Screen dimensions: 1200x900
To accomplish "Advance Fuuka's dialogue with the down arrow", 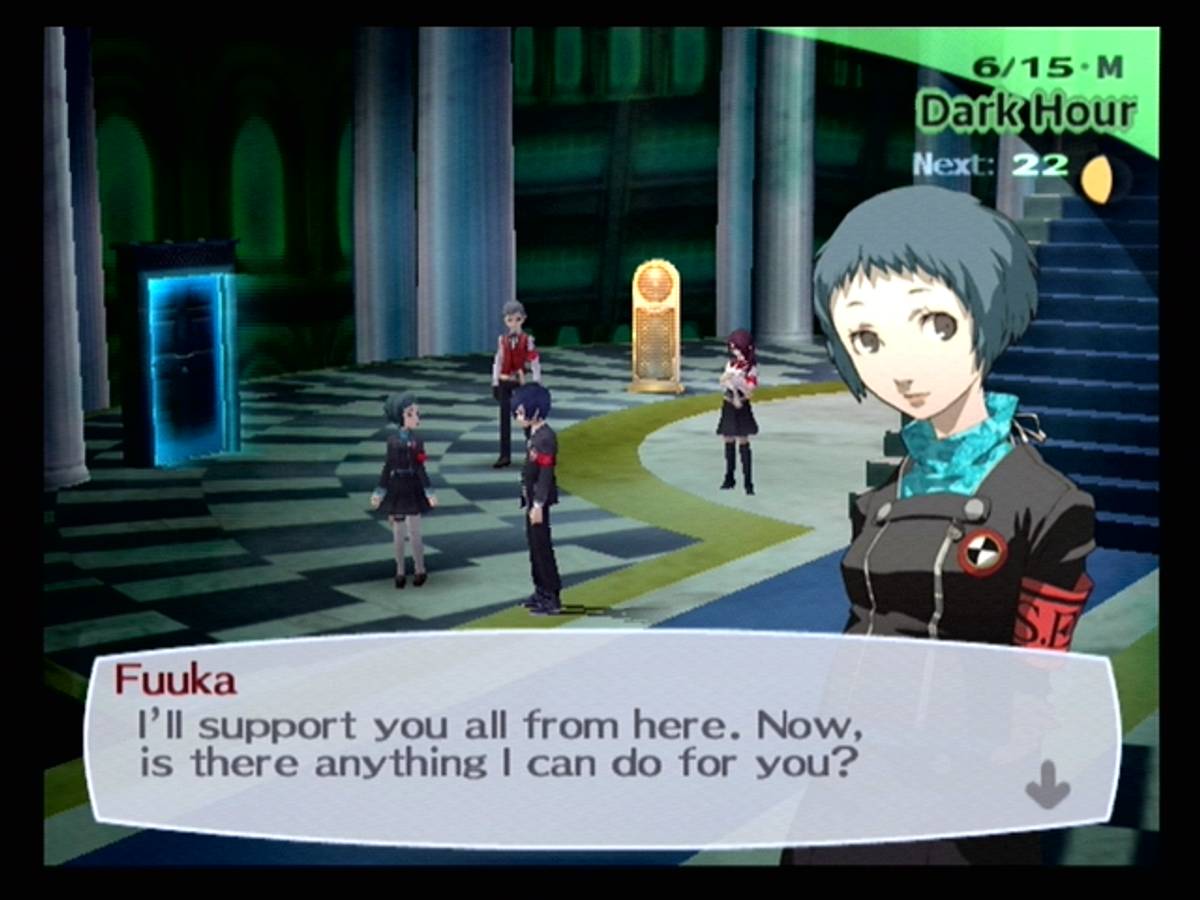I will [1047, 783].
